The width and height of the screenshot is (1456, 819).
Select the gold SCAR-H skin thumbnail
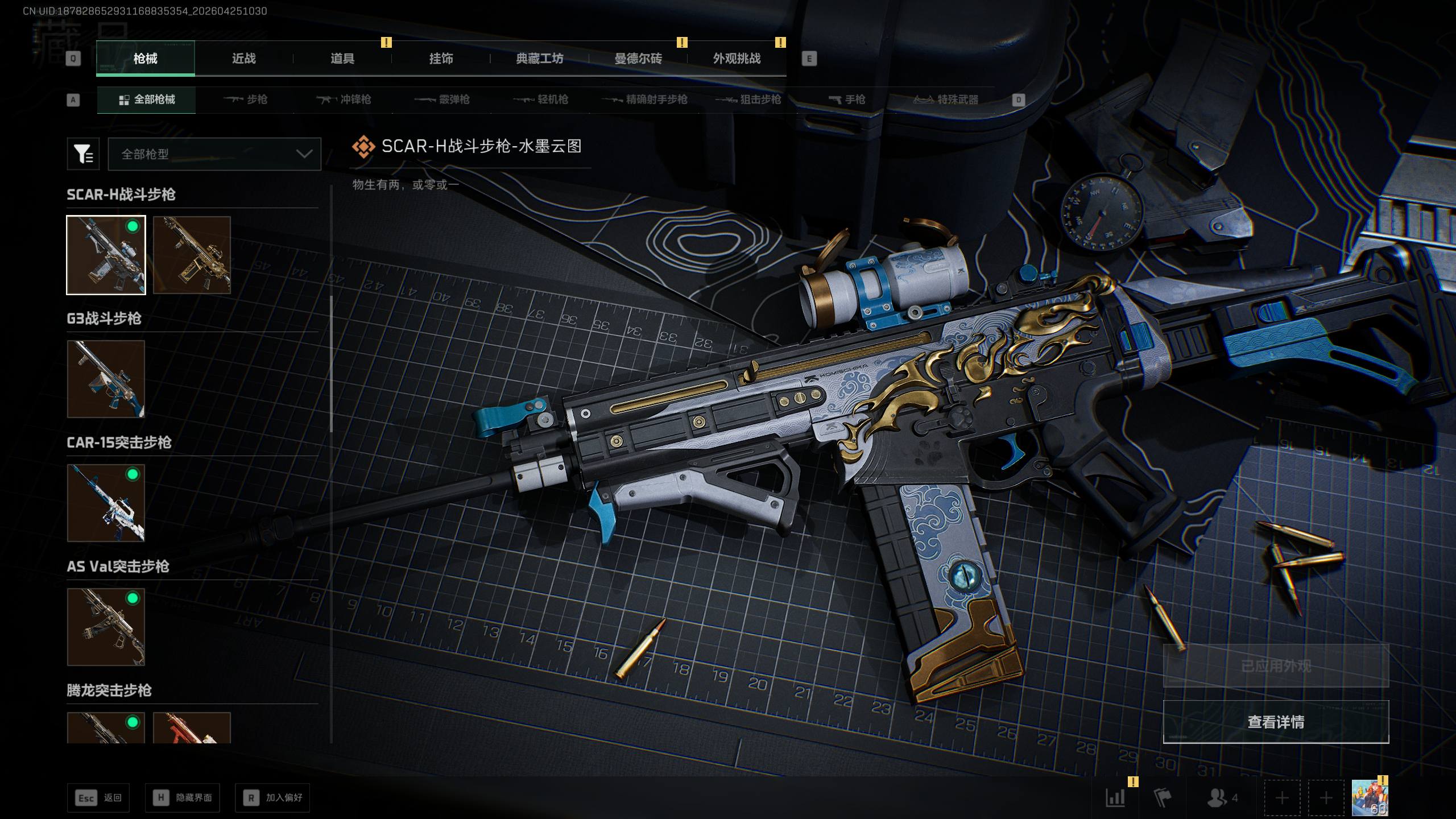pyautogui.click(x=192, y=255)
